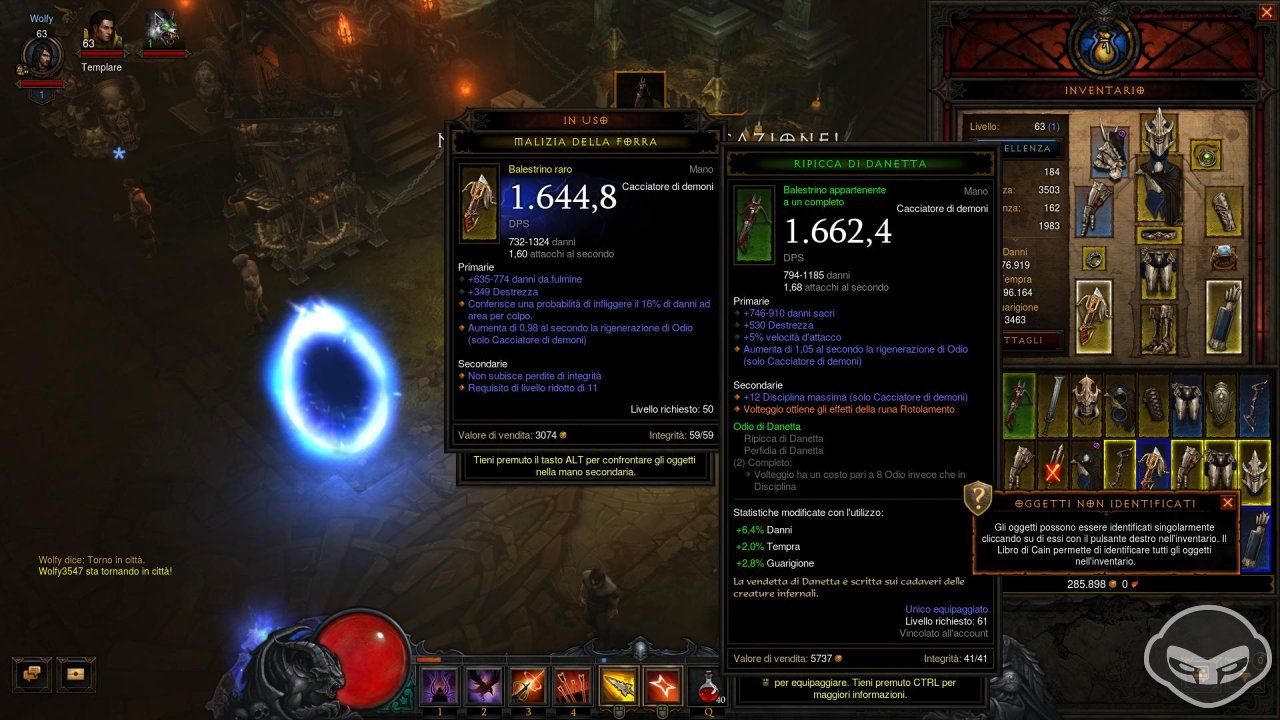Select the Hungering Arrow left-mouse skill
Screen dimensions: 1280x720
click(x=618, y=685)
